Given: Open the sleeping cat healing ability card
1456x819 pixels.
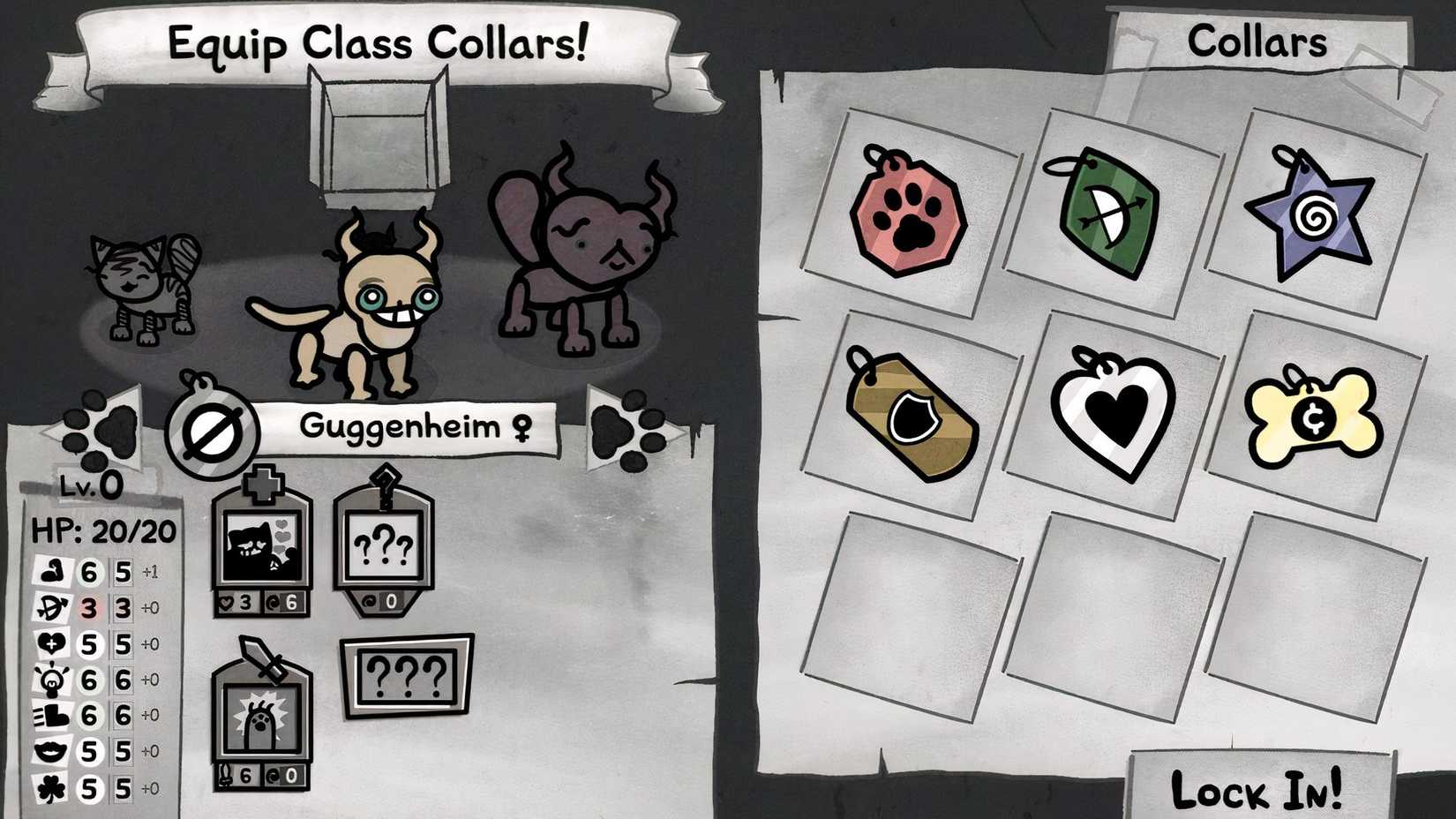Looking at the screenshot, I should coord(262,543).
